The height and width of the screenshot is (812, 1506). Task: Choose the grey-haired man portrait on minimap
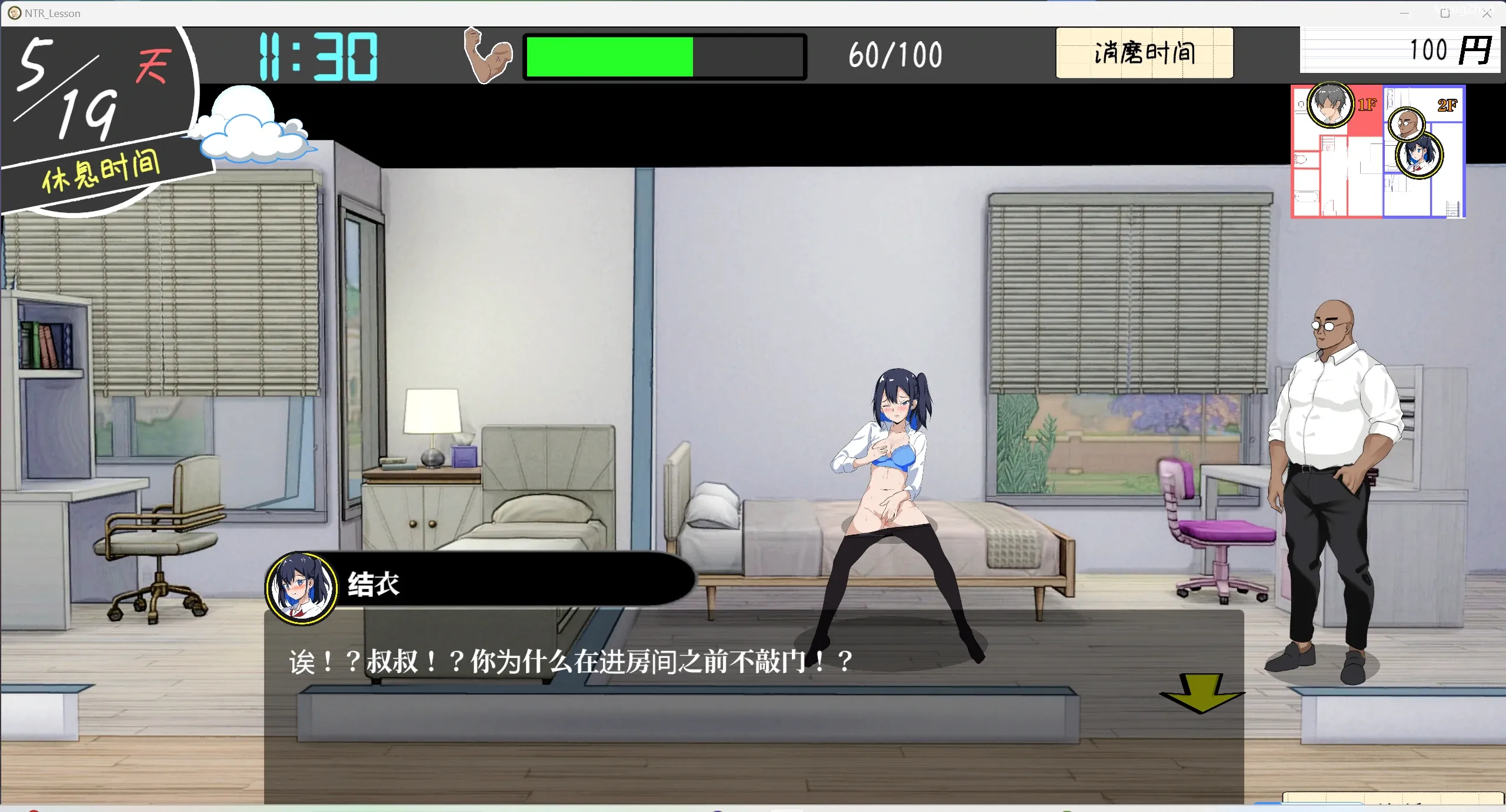(x=1330, y=105)
